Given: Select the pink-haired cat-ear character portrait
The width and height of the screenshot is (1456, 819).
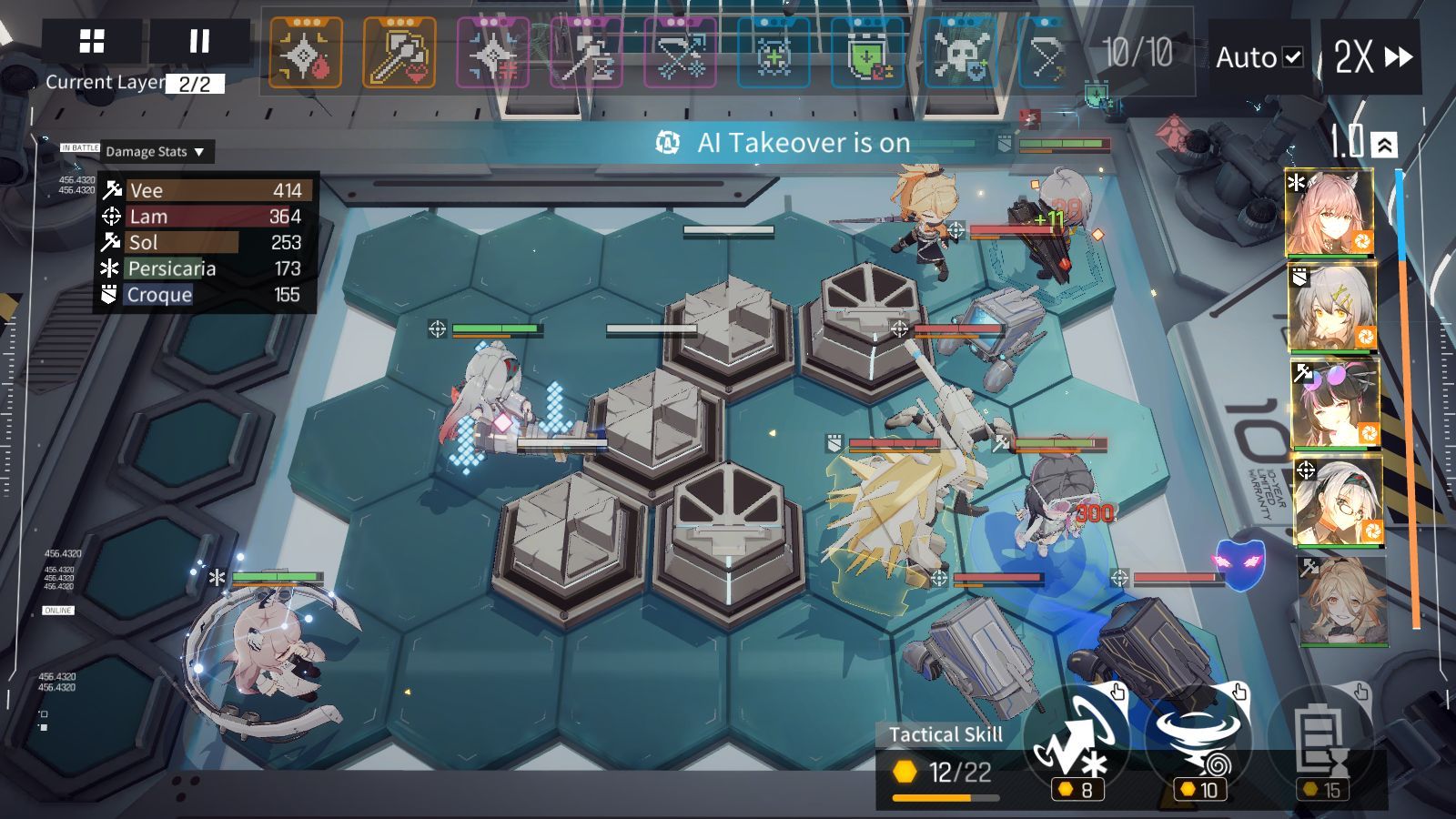Looking at the screenshot, I should (1330, 213).
